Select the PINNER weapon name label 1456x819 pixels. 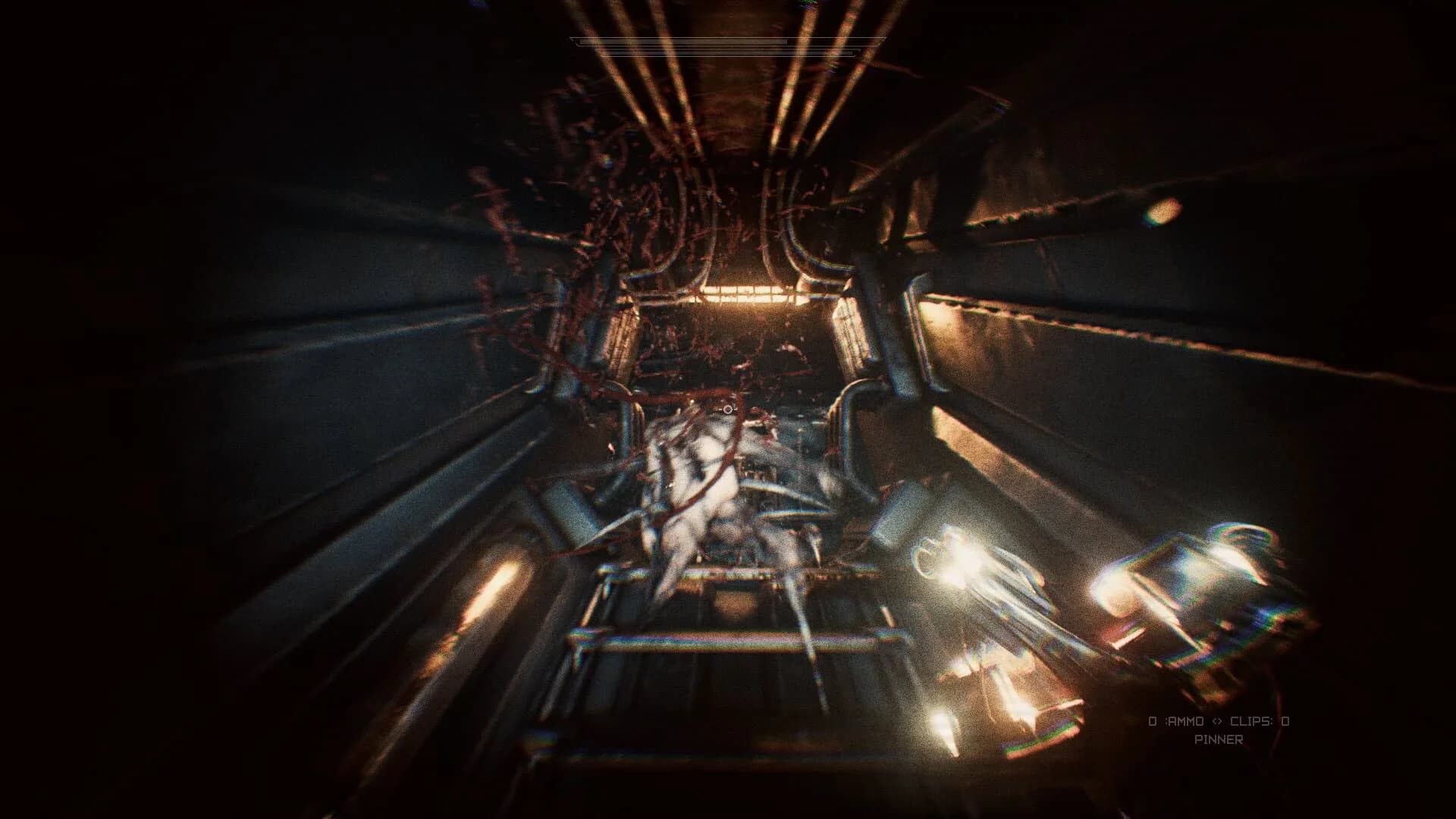(1219, 739)
